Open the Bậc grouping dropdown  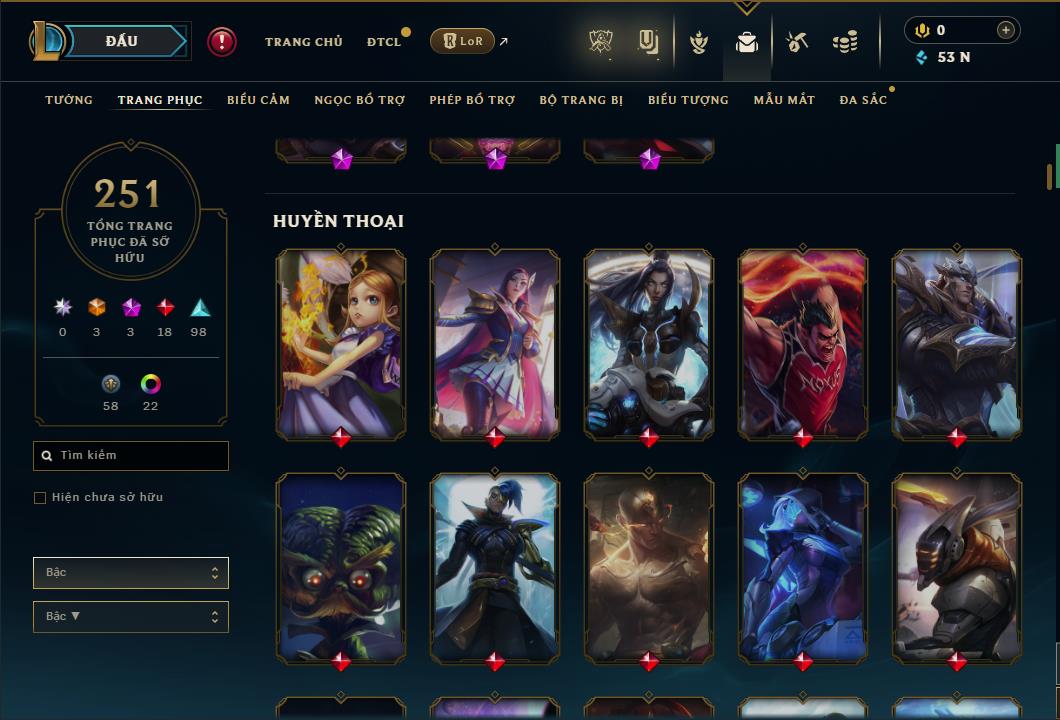point(131,573)
